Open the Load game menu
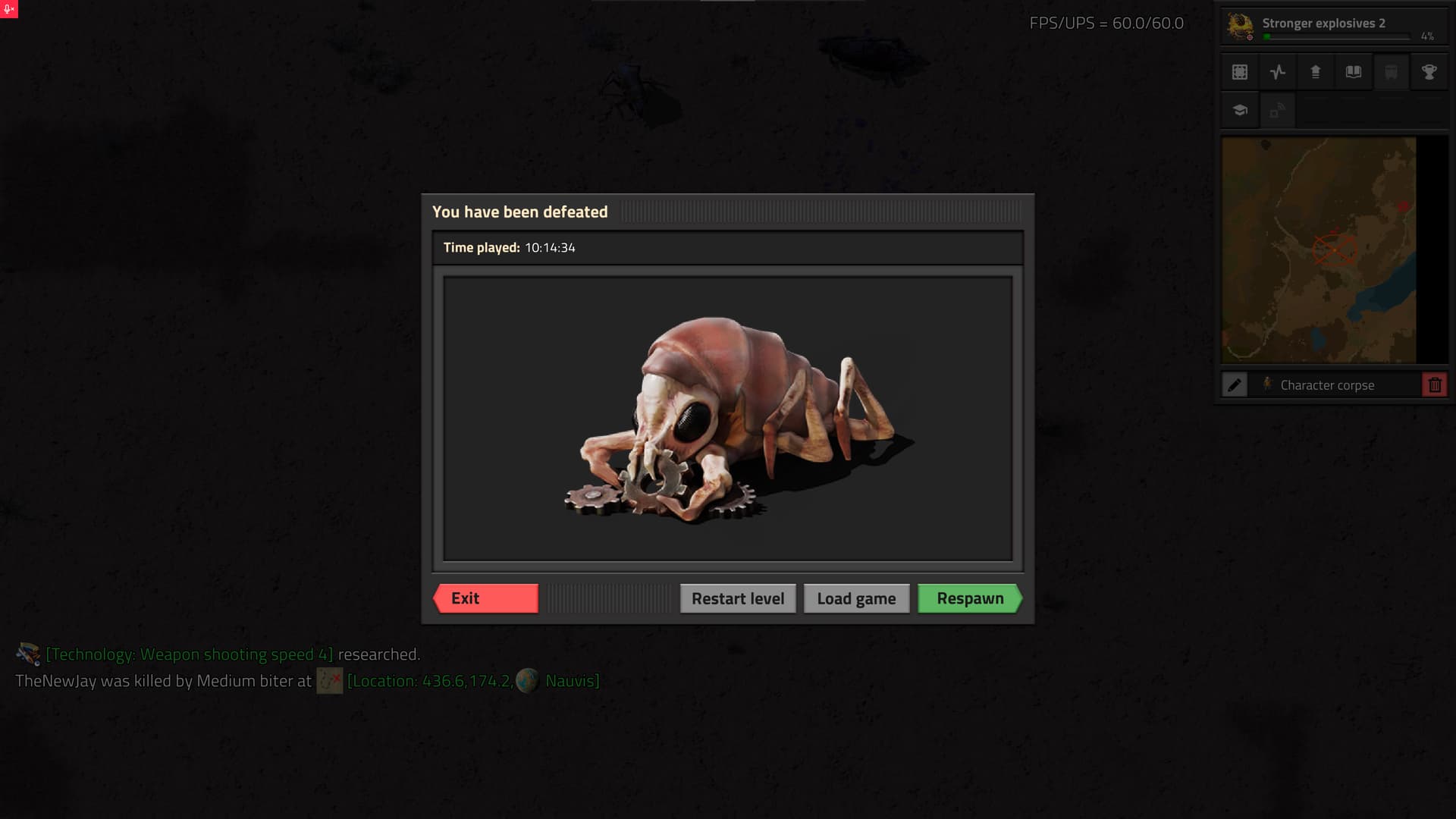 (x=856, y=598)
